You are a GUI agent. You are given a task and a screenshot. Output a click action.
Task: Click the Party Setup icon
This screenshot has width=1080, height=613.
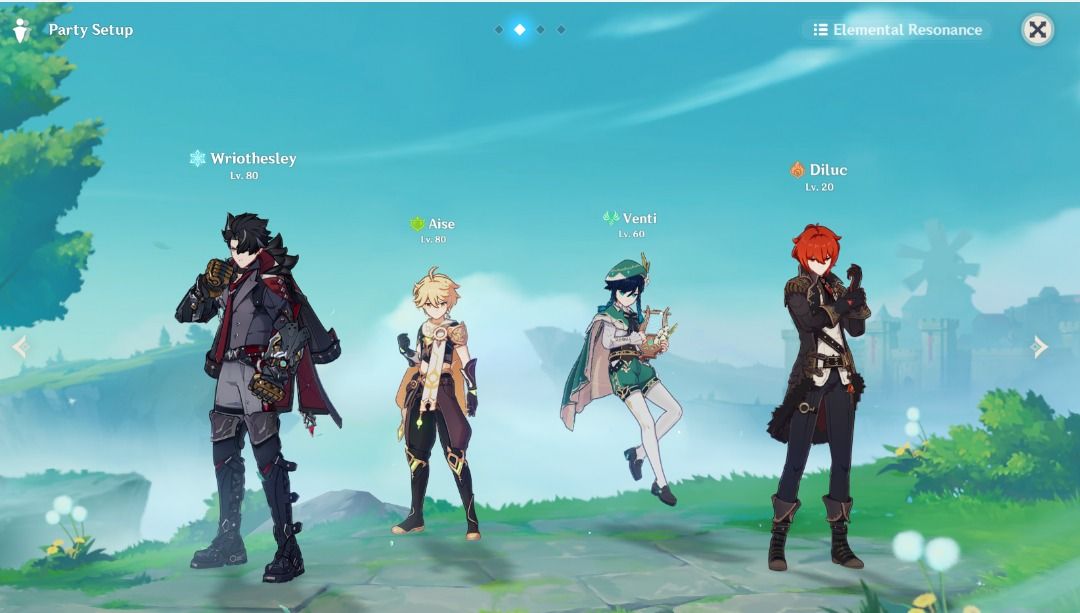coord(21,30)
